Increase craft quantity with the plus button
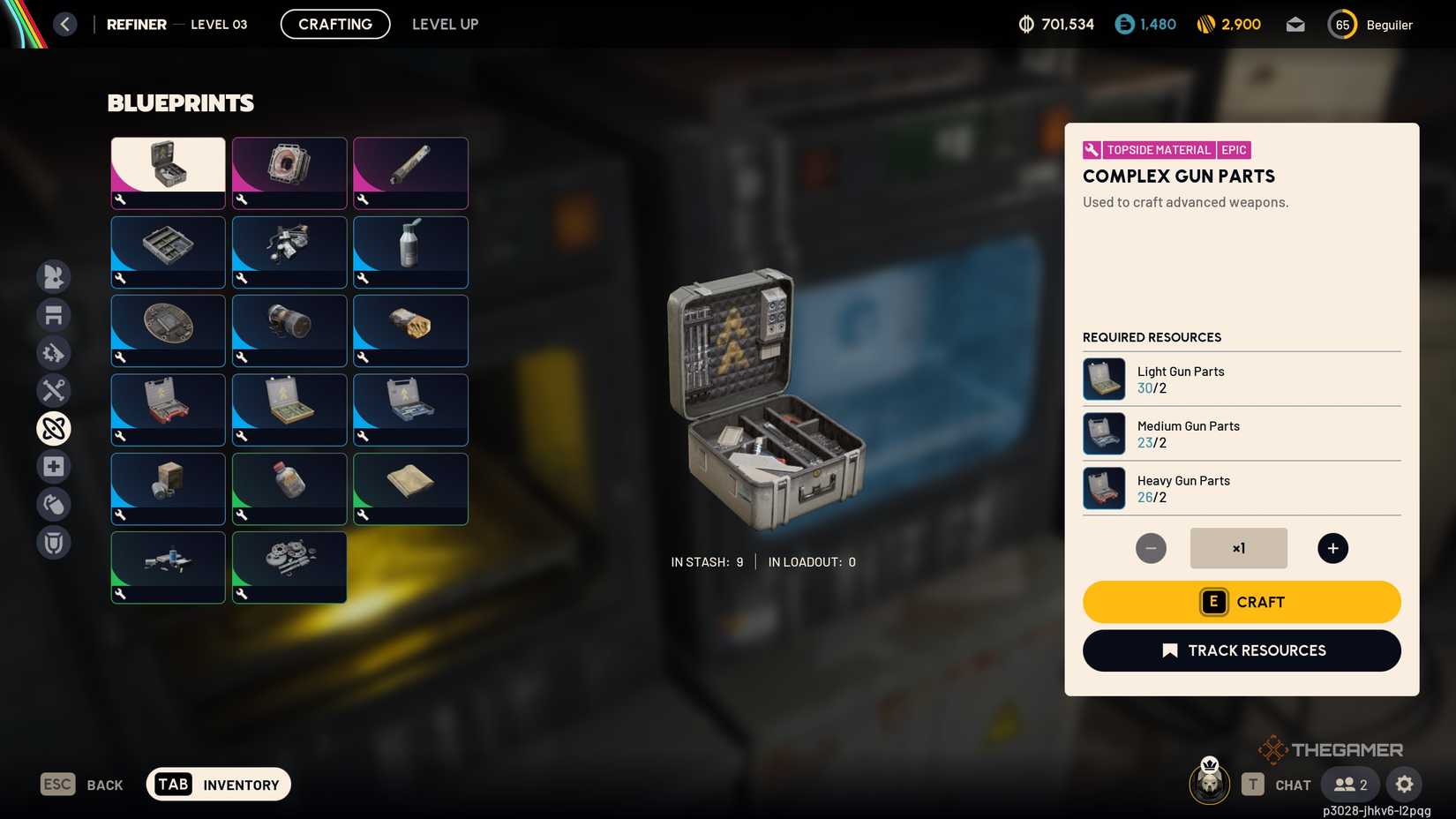This screenshot has height=819, width=1456. (x=1332, y=548)
